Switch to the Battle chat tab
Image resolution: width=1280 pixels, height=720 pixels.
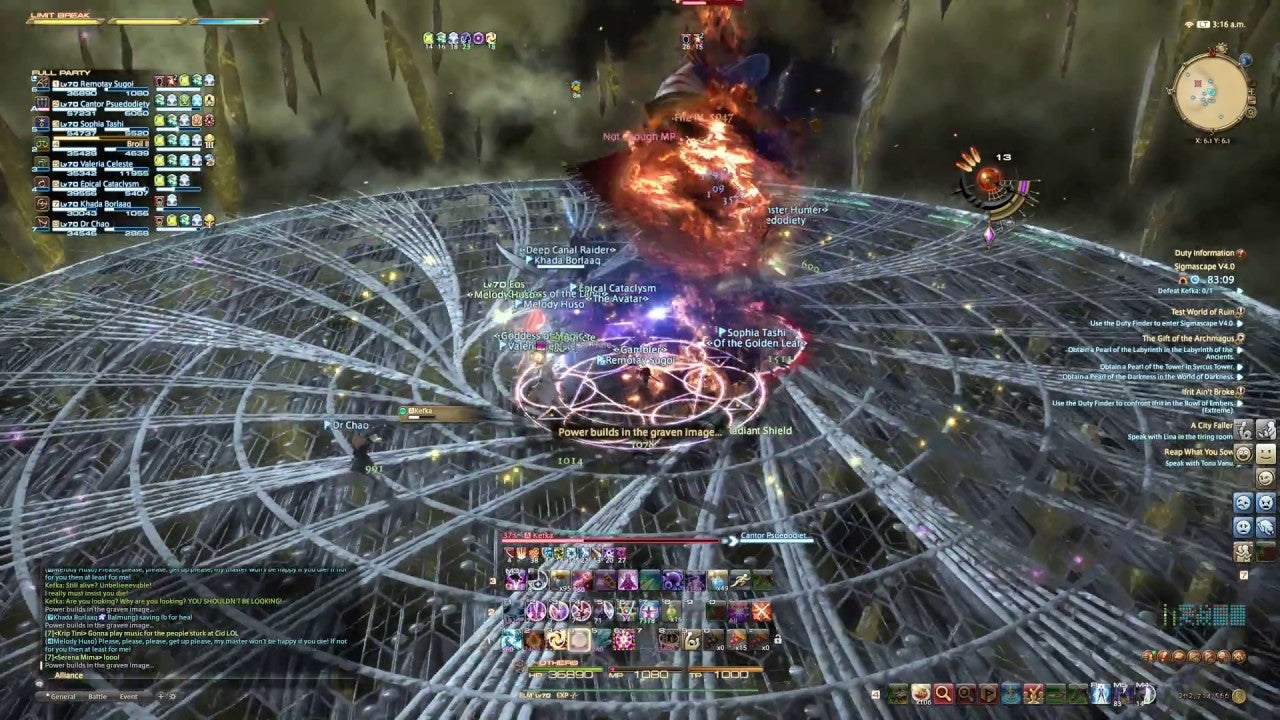98,696
